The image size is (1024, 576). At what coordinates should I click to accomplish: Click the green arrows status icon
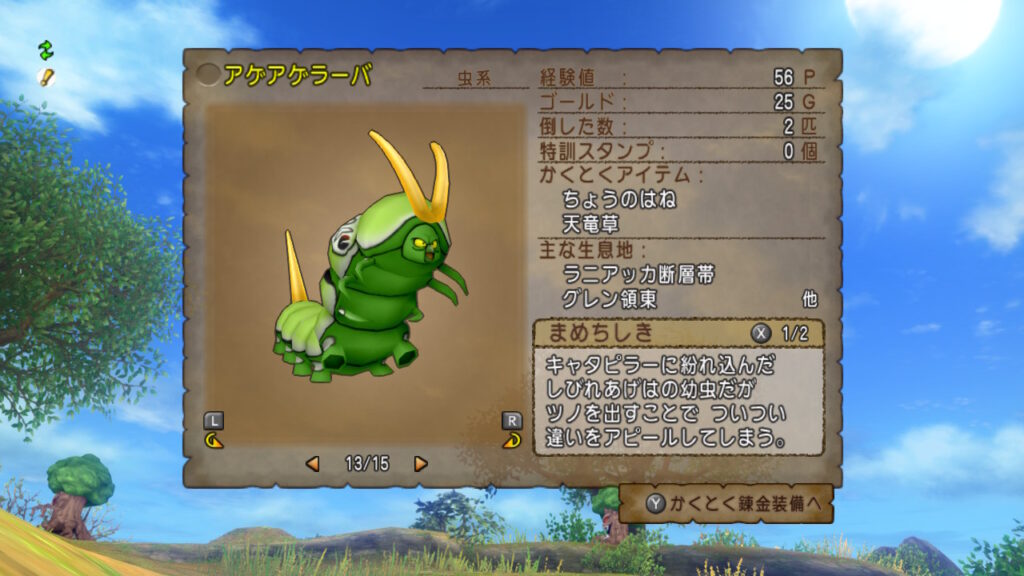tap(45, 48)
